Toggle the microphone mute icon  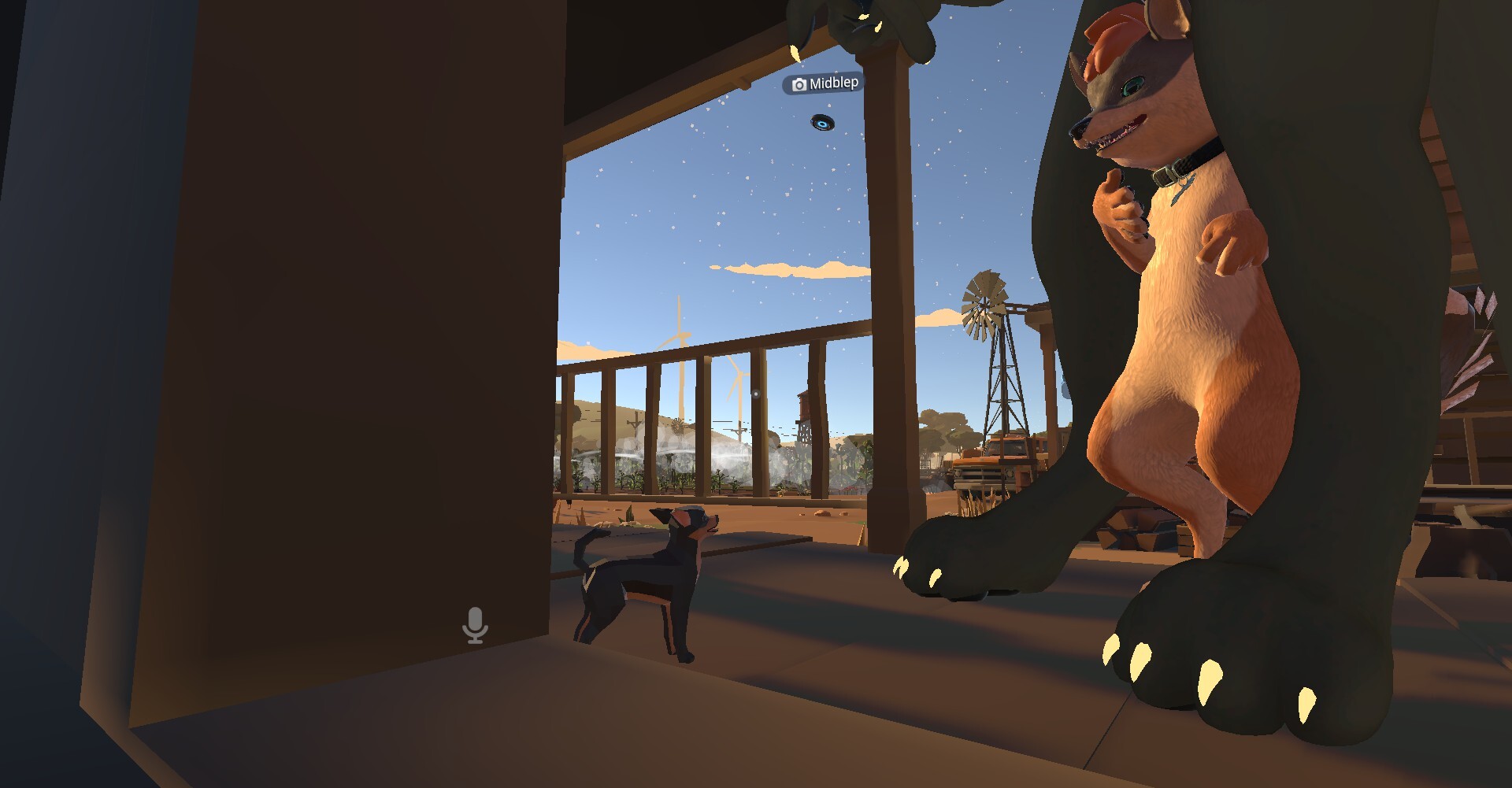(474, 626)
